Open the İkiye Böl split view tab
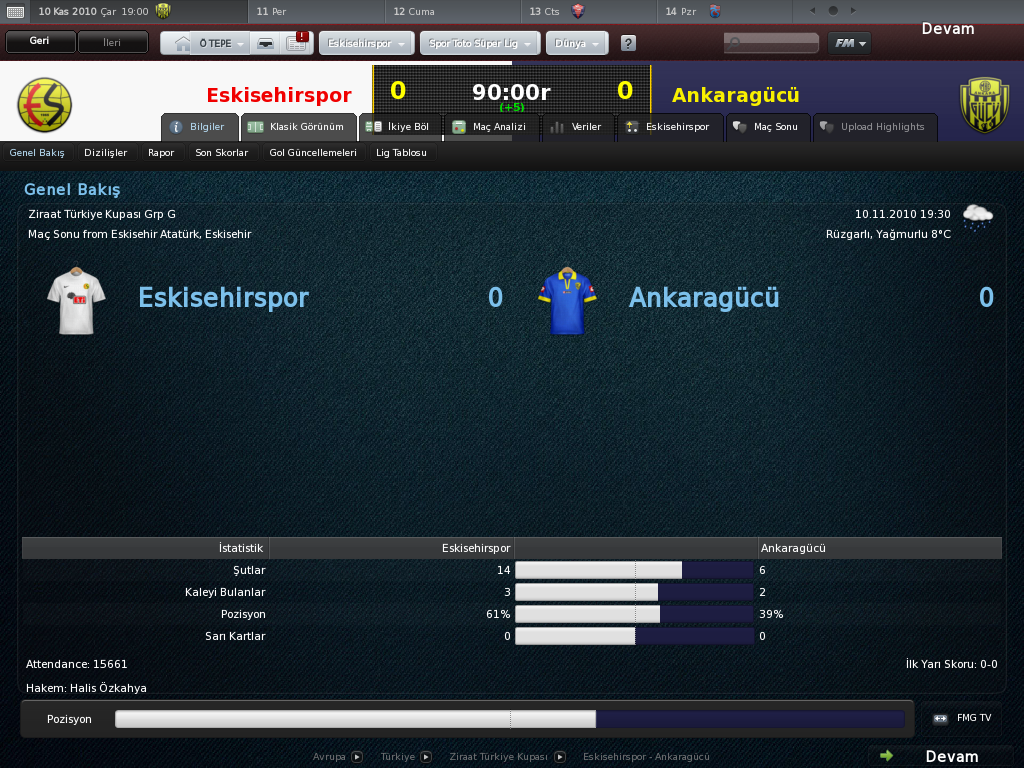1024x768 pixels. point(398,127)
